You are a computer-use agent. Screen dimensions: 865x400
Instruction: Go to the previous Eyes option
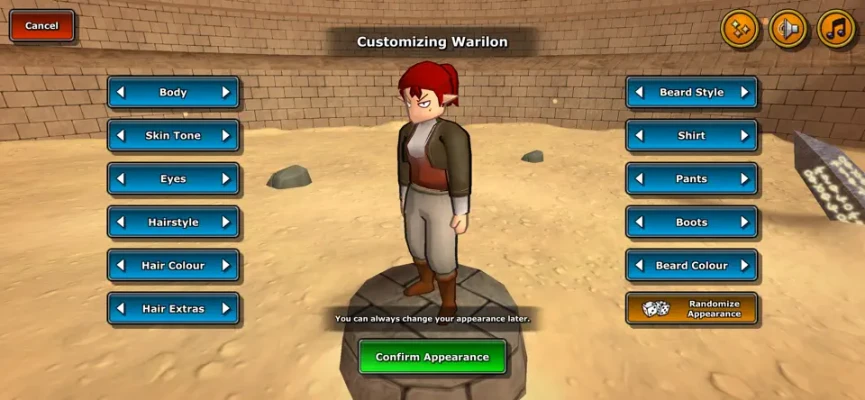click(x=121, y=179)
